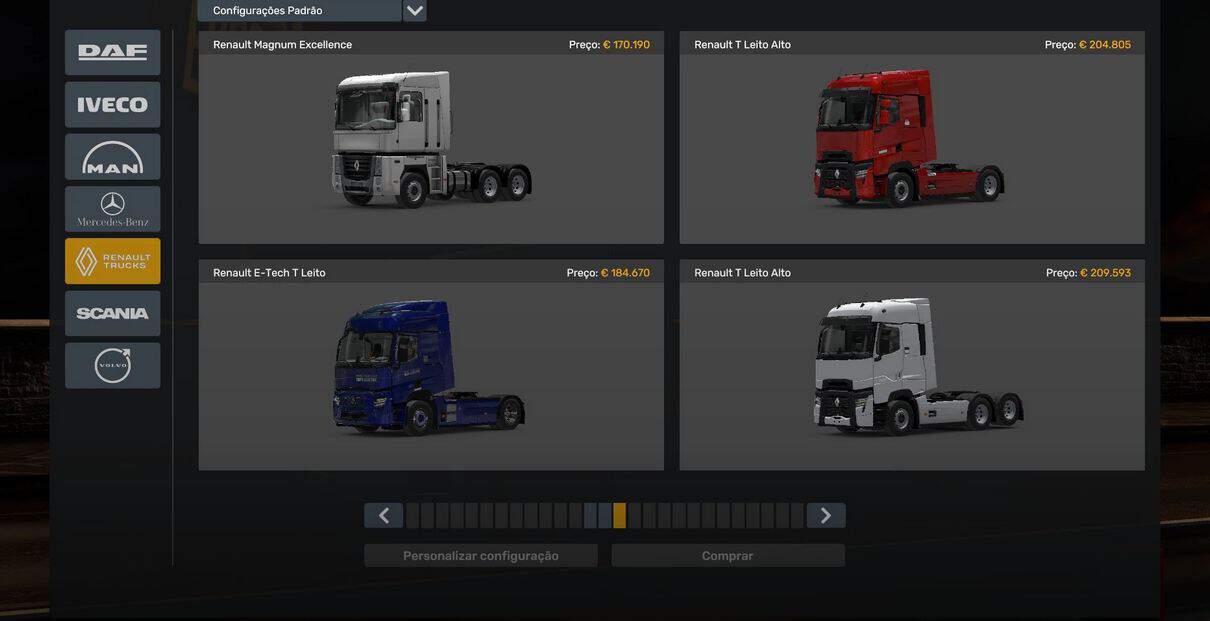
Task: Switch to the IVECO truck brand
Action: pyautogui.click(x=112, y=104)
